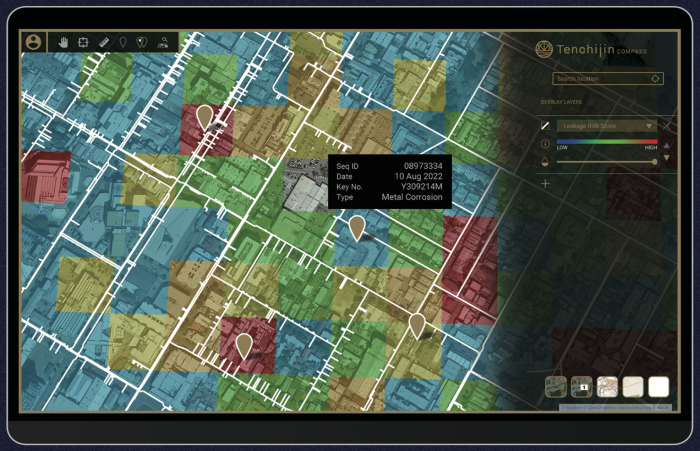
Task: Move the layer down with the down arrow
Action: point(667,160)
